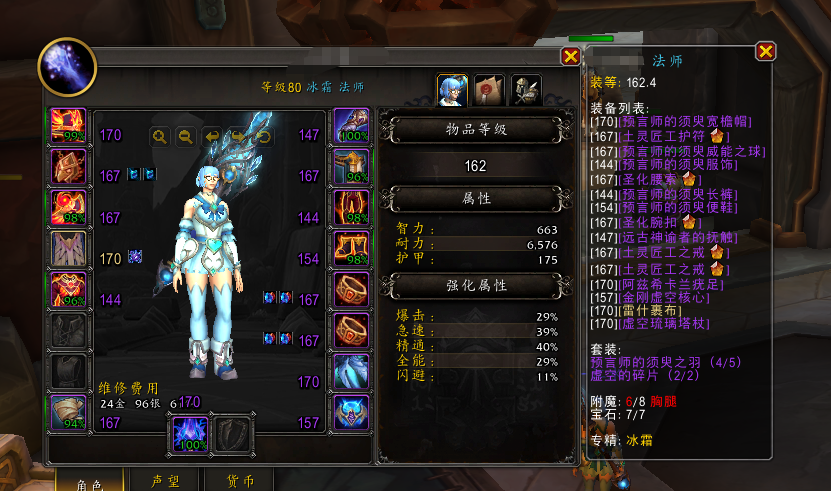
Task: Click the wrist bracer slot at 94%
Action: (68, 413)
